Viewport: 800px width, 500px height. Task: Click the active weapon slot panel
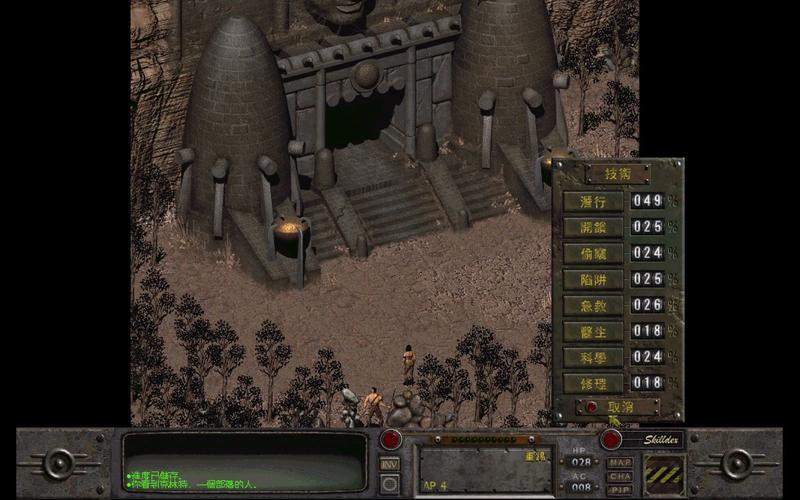(483, 470)
